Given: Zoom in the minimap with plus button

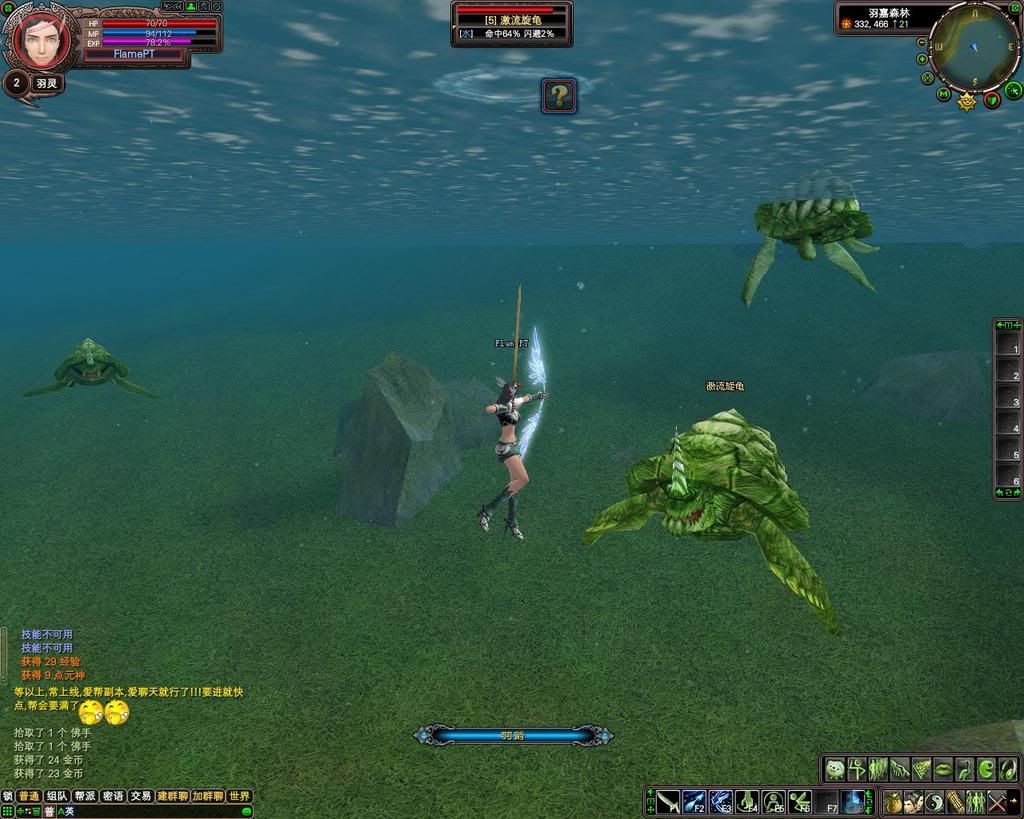Looking at the screenshot, I should point(923,58).
